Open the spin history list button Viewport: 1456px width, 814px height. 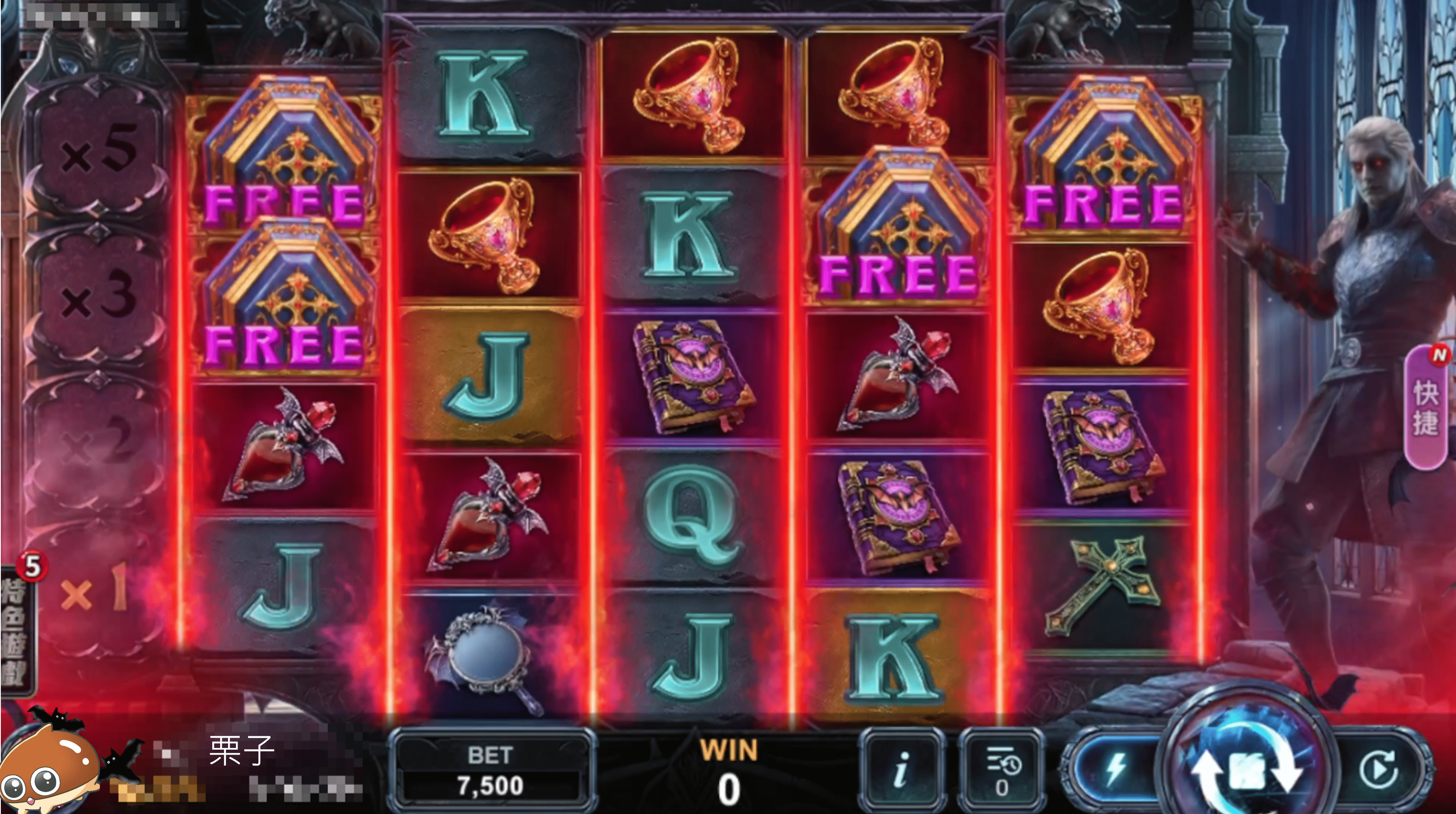(1002, 770)
